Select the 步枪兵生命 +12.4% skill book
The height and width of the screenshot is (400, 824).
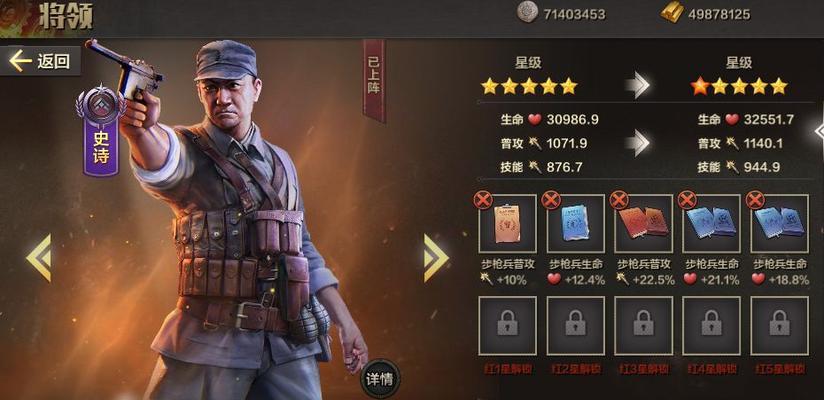click(x=575, y=224)
